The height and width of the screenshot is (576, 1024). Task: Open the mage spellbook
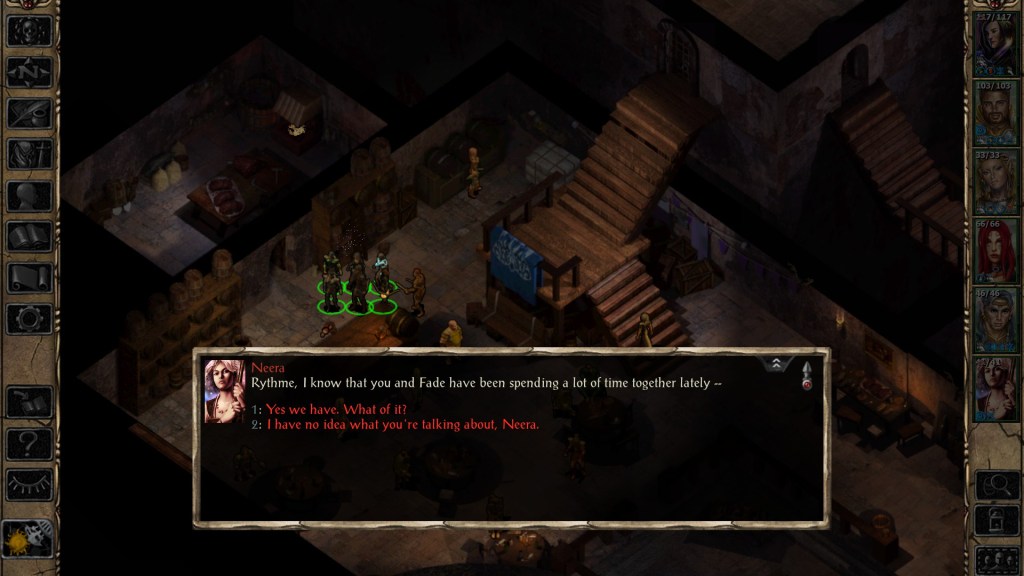(30, 237)
